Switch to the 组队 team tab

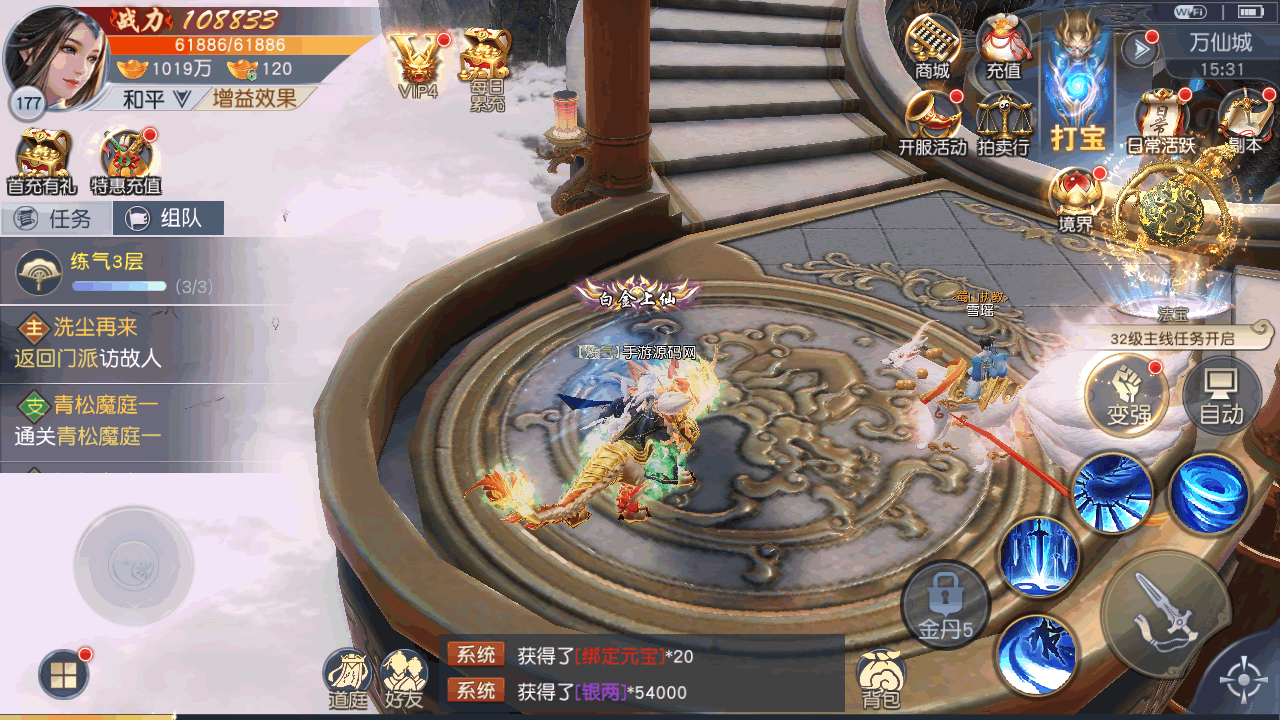[x=168, y=218]
